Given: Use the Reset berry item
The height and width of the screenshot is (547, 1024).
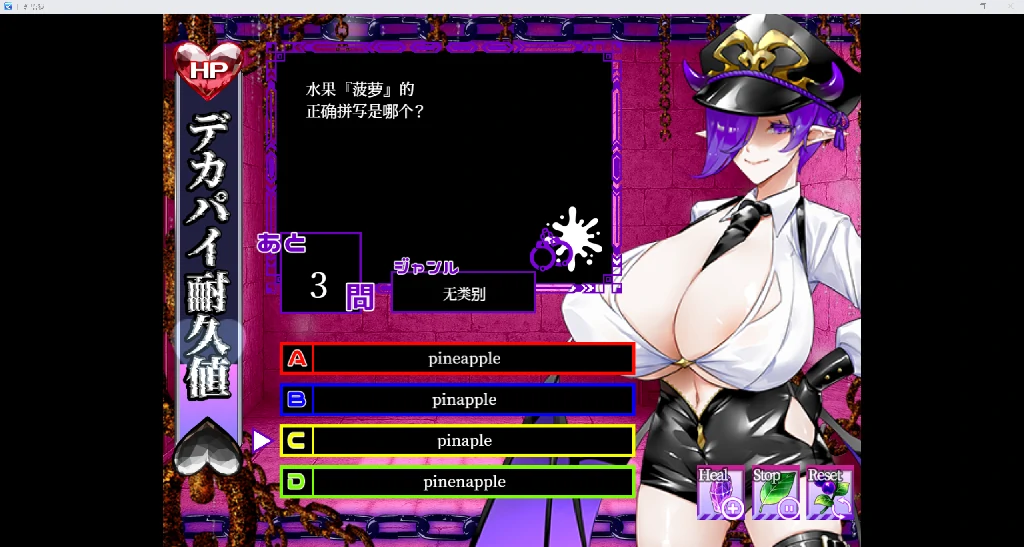Looking at the screenshot, I should pyautogui.click(x=829, y=493).
